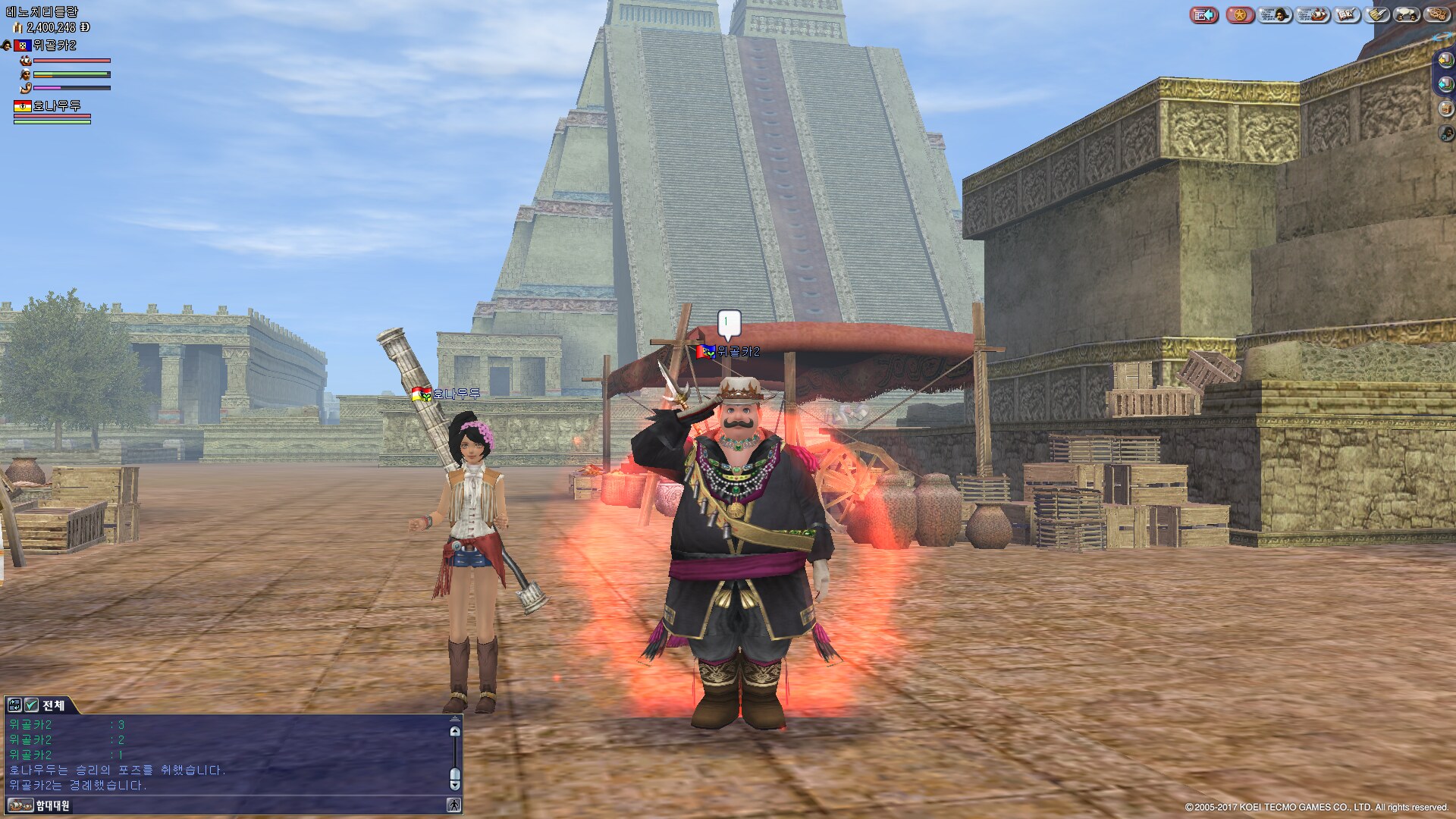Open the gears settings button
This screenshot has height=819, width=1456.
1437,14
